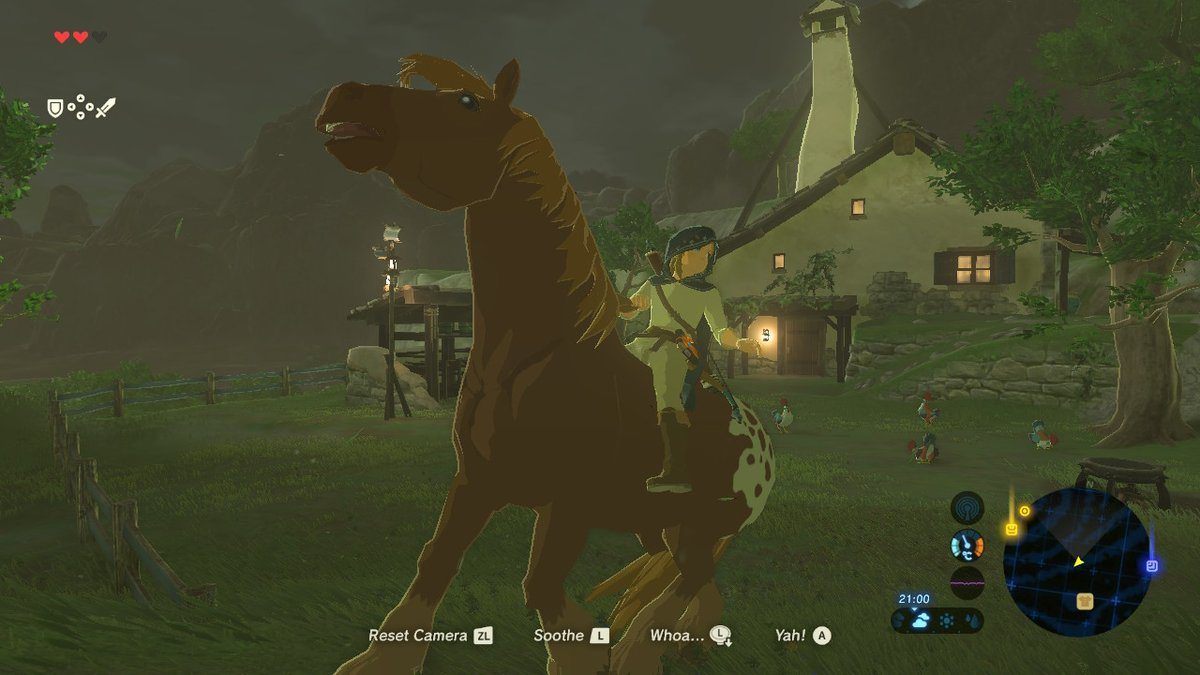1200x675 pixels.
Task: Select the yellow shrine marker beside minimap
Action: tap(1011, 529)
